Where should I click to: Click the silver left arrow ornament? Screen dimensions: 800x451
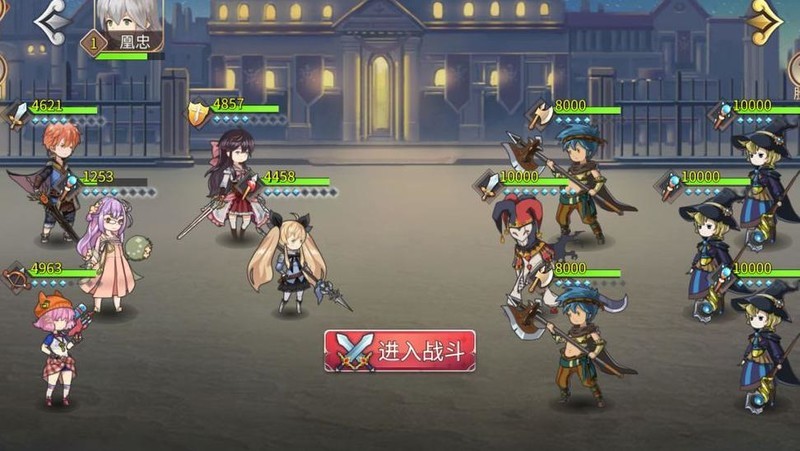tap(52, 20)
